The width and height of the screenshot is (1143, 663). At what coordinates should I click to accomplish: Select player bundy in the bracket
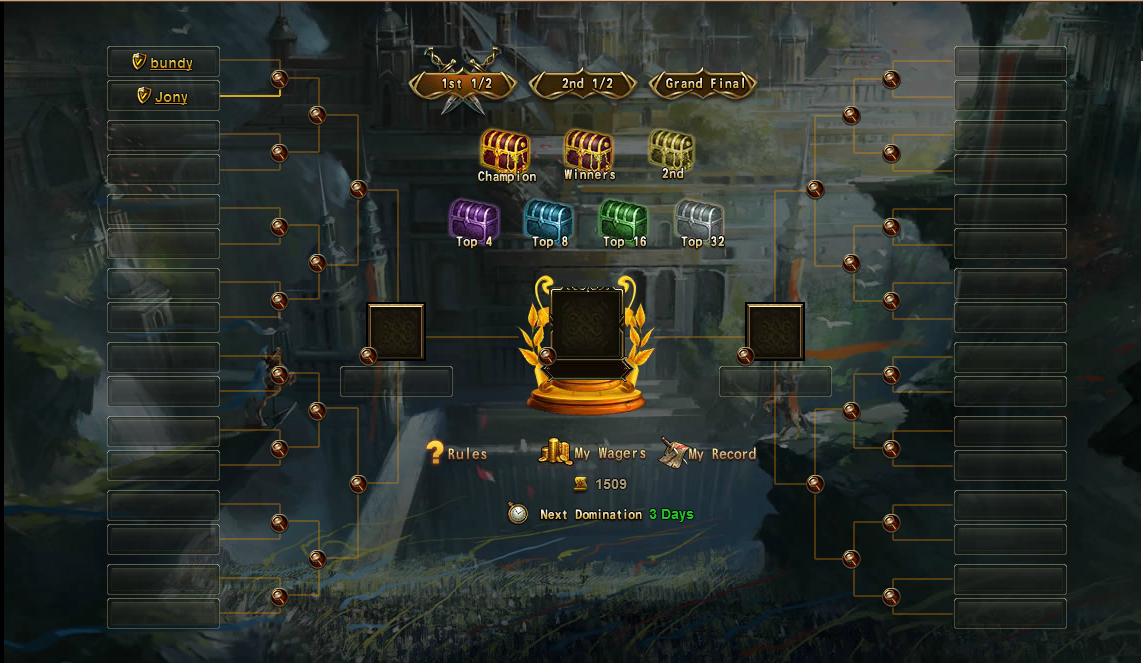point(171,63)
